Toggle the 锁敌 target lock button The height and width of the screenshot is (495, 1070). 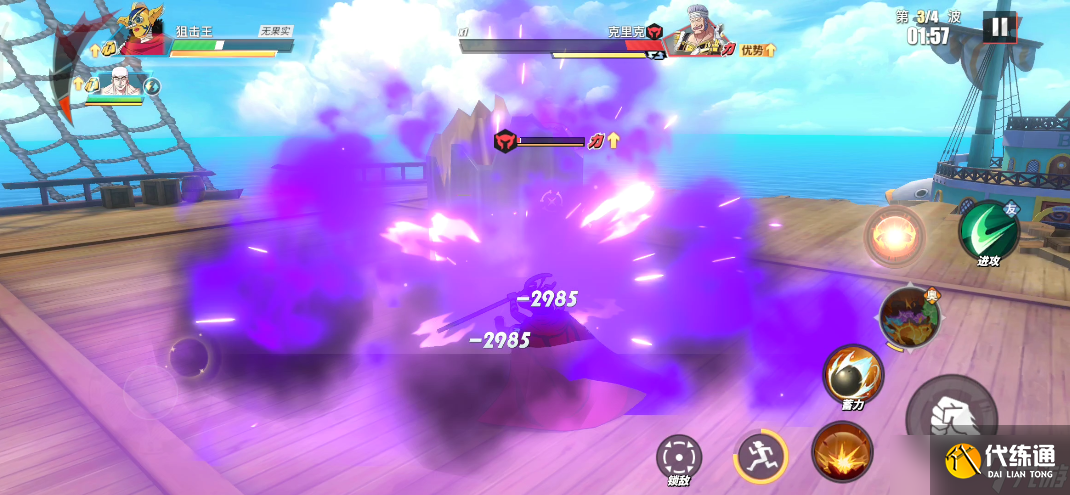679,457
